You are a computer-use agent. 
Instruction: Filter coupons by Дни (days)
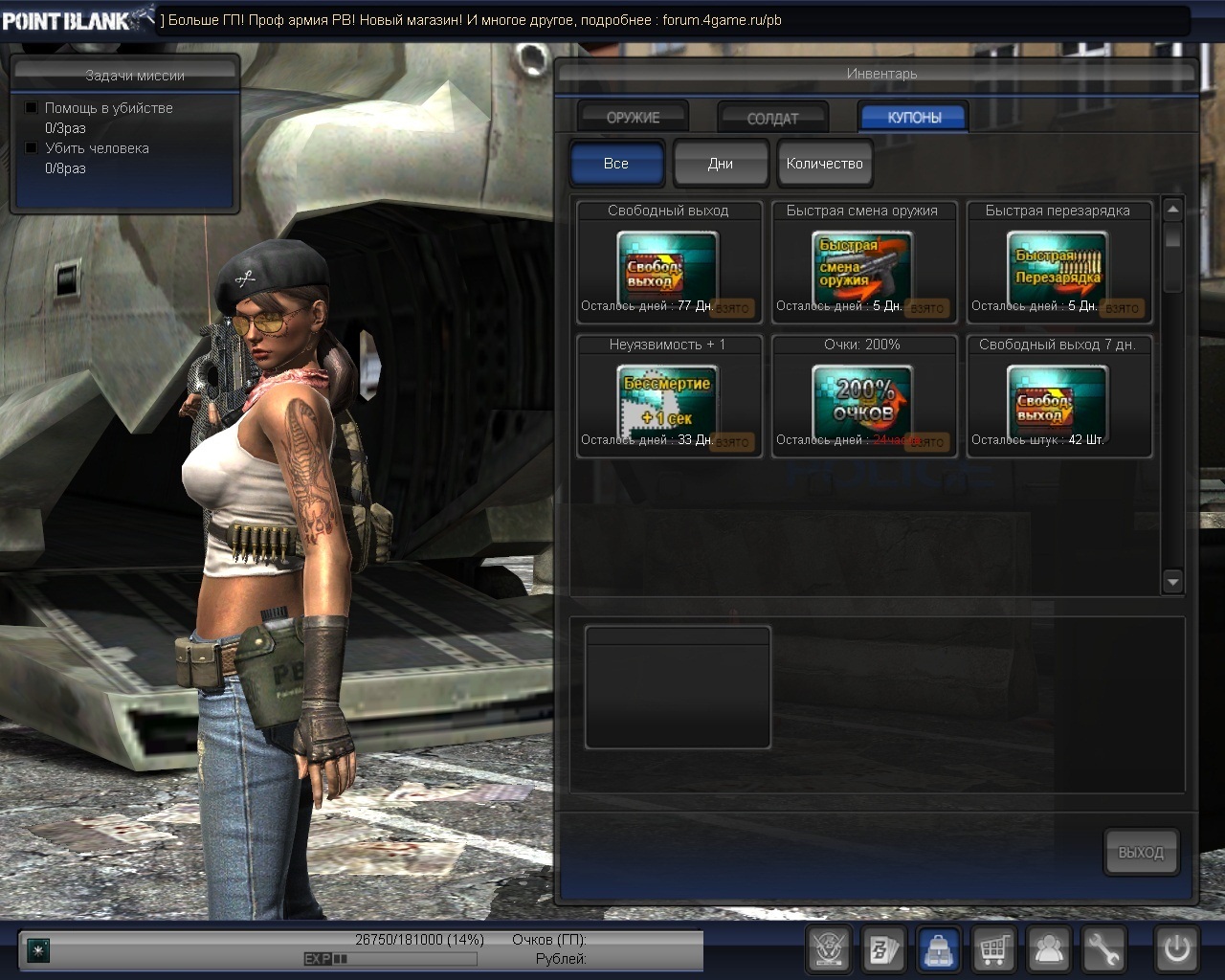coord(721,164)
